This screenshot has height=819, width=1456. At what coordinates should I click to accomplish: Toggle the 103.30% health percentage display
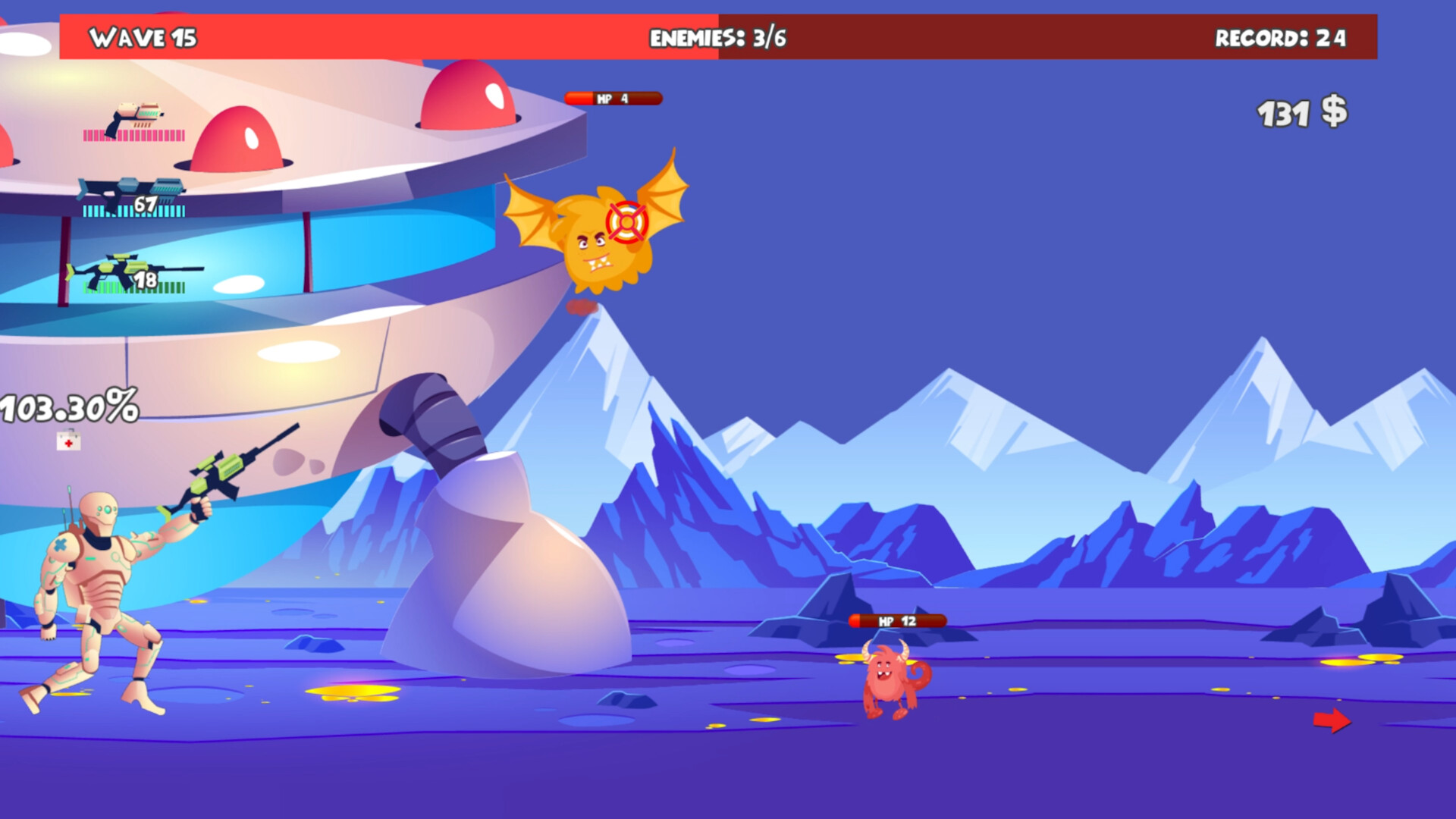pos(70,407)
